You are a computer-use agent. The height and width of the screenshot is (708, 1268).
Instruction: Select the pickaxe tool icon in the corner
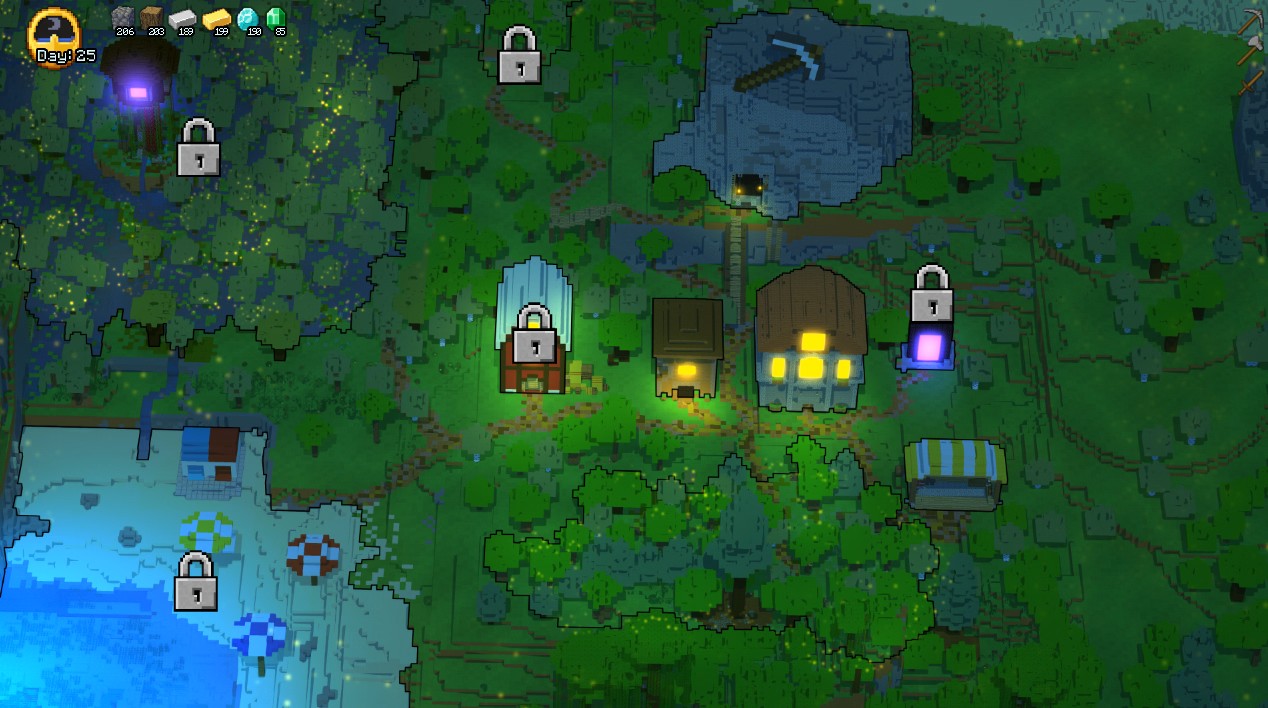(1251, 22)
